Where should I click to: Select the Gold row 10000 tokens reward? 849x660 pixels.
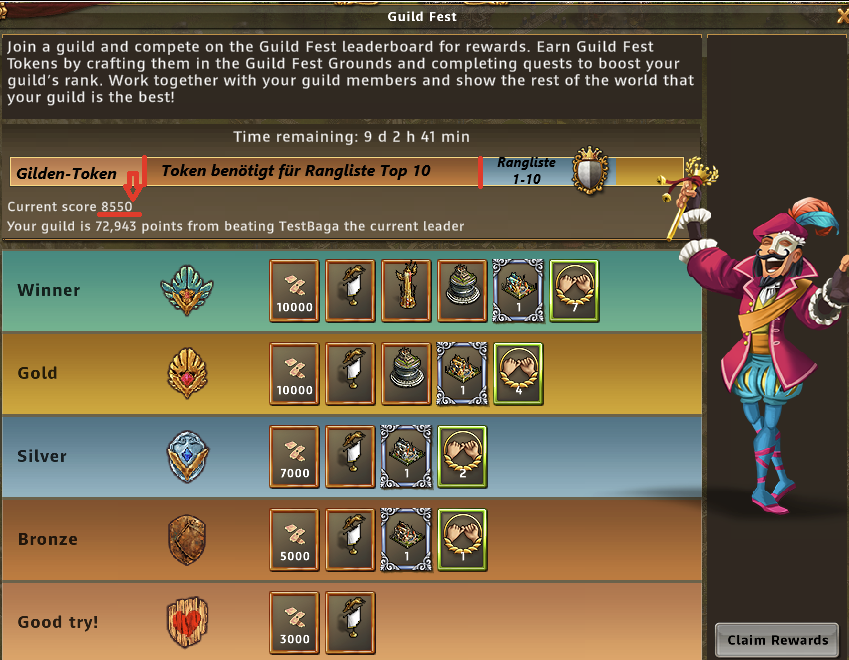point(294,374)
